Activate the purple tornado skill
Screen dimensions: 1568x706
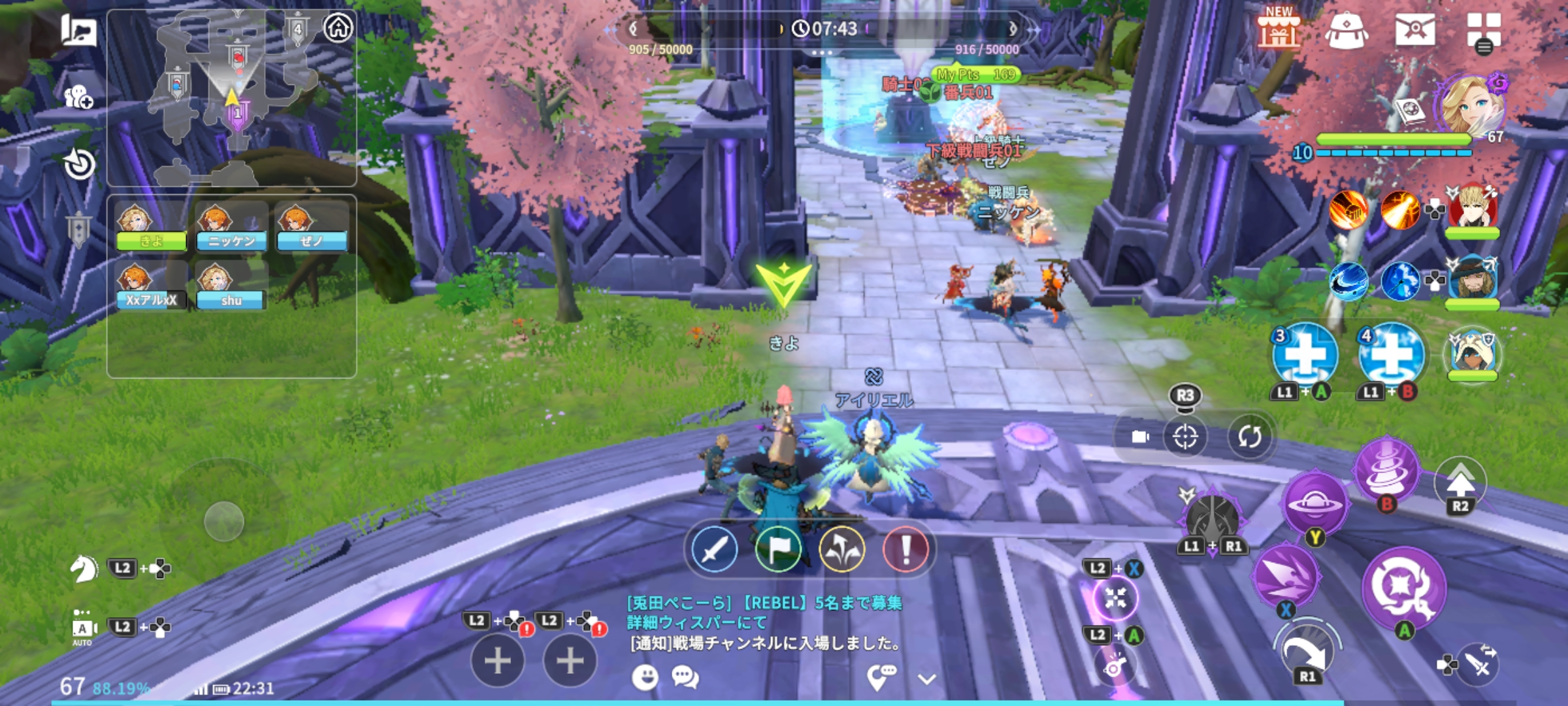[x=1386, y=471]
